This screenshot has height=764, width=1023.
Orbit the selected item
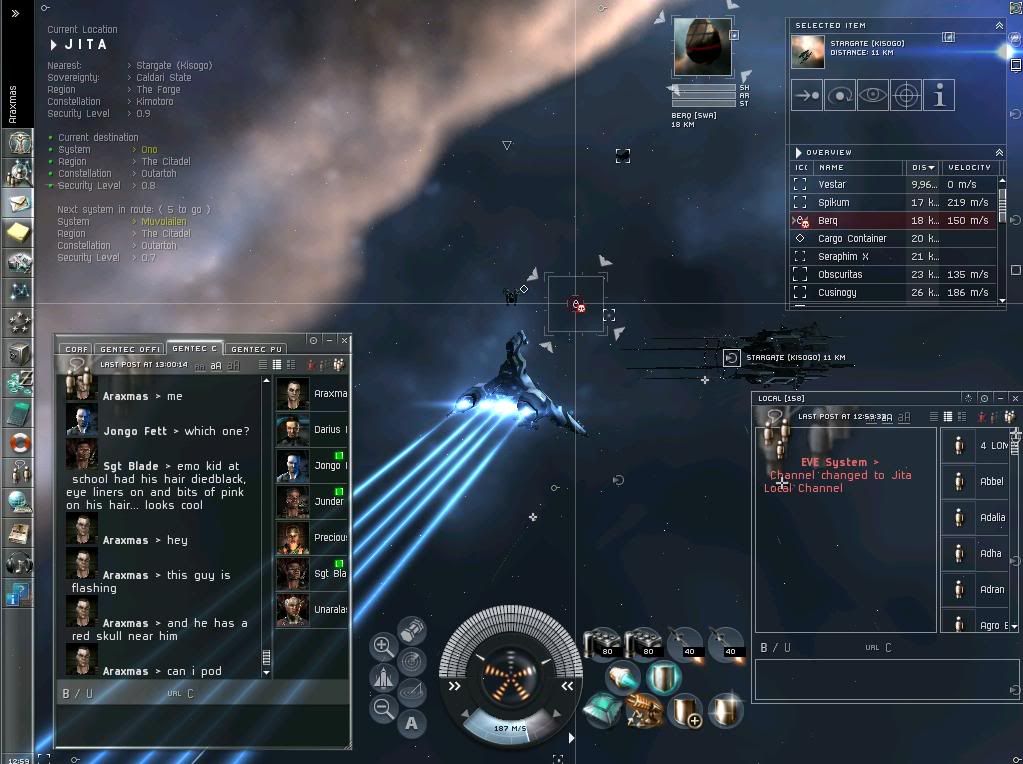(x=840, y=96)
